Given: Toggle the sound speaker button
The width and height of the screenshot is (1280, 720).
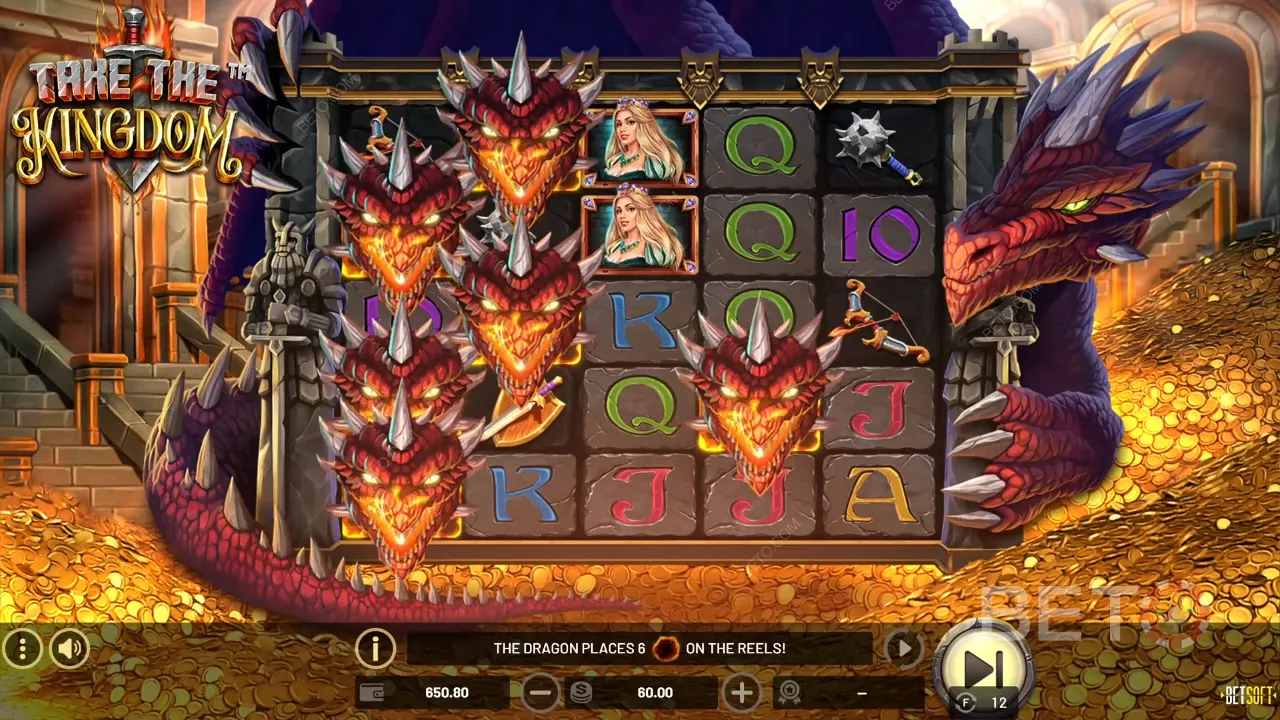Looking at the screenshot, I should pyautogui.click(x=69, y=650).
